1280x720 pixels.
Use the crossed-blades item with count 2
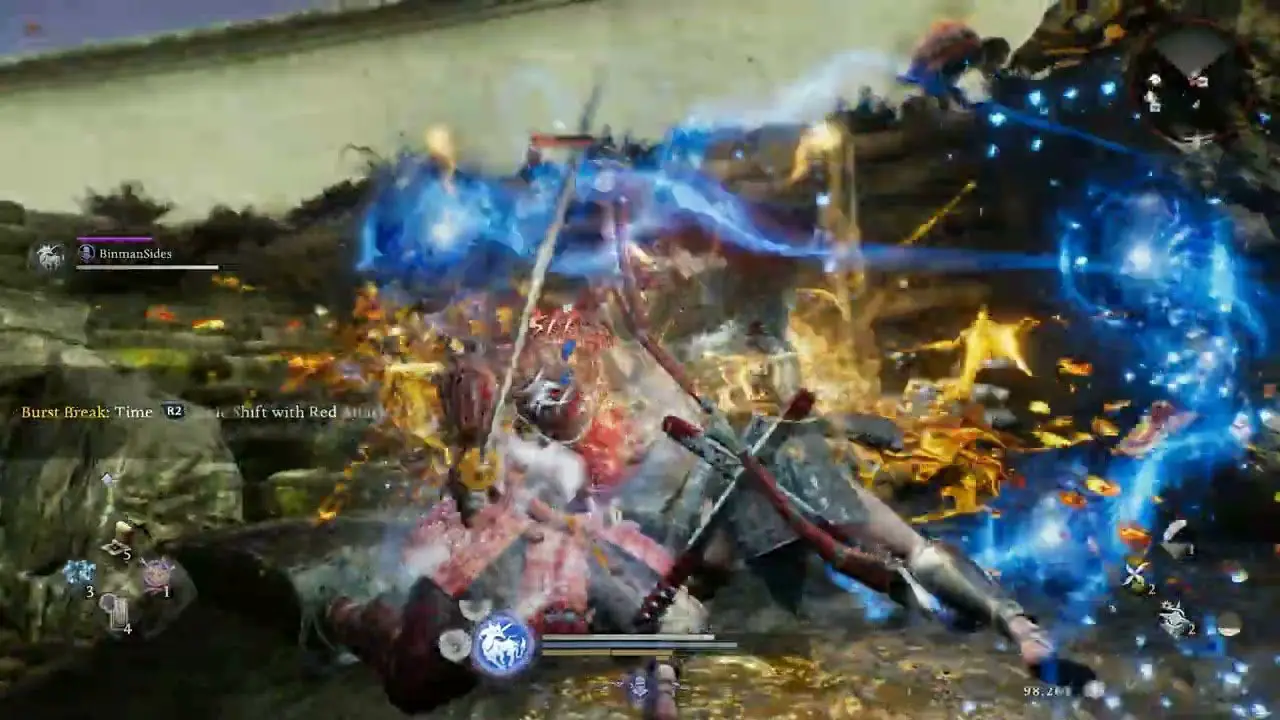pos(1137,575)
